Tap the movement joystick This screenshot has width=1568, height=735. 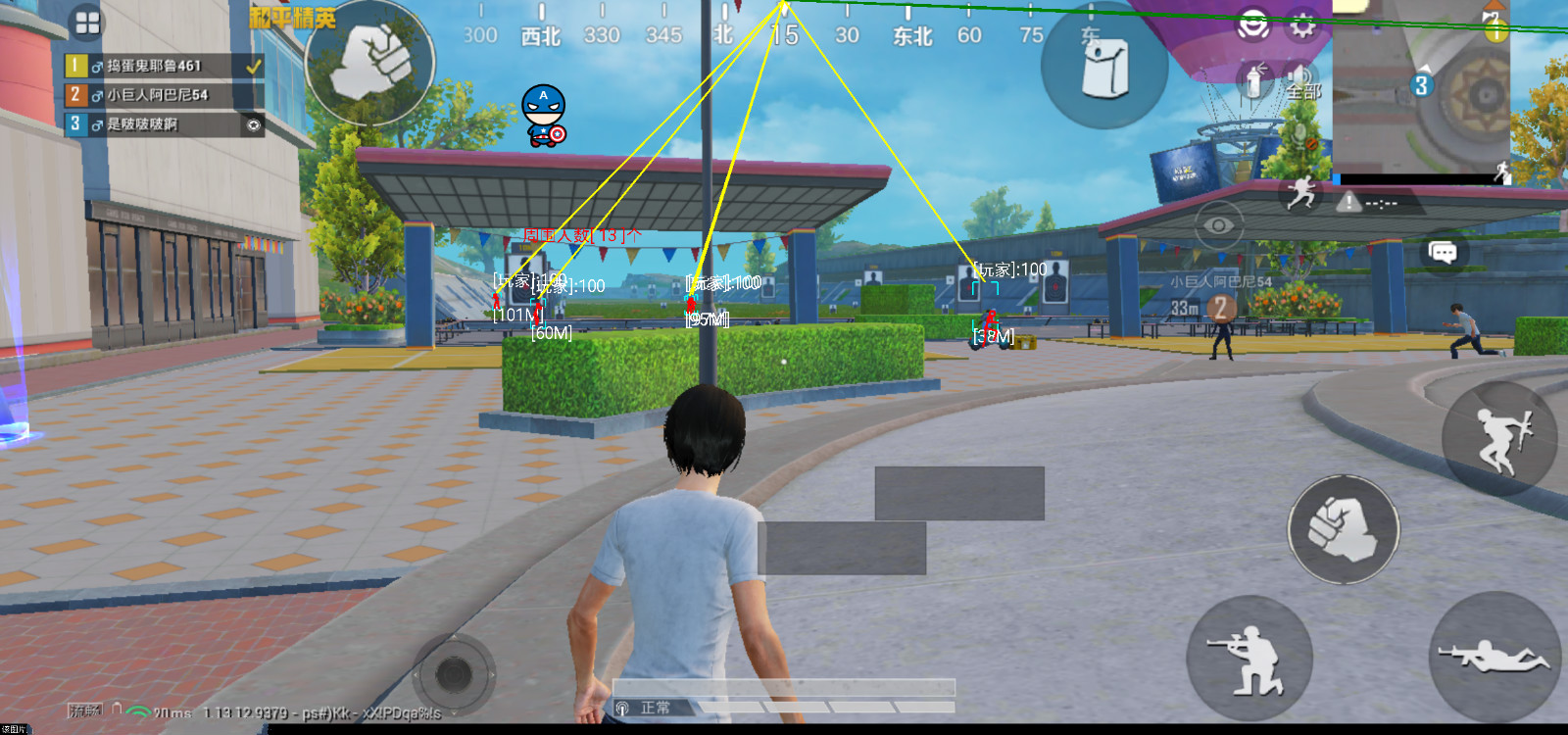point(453,673)
